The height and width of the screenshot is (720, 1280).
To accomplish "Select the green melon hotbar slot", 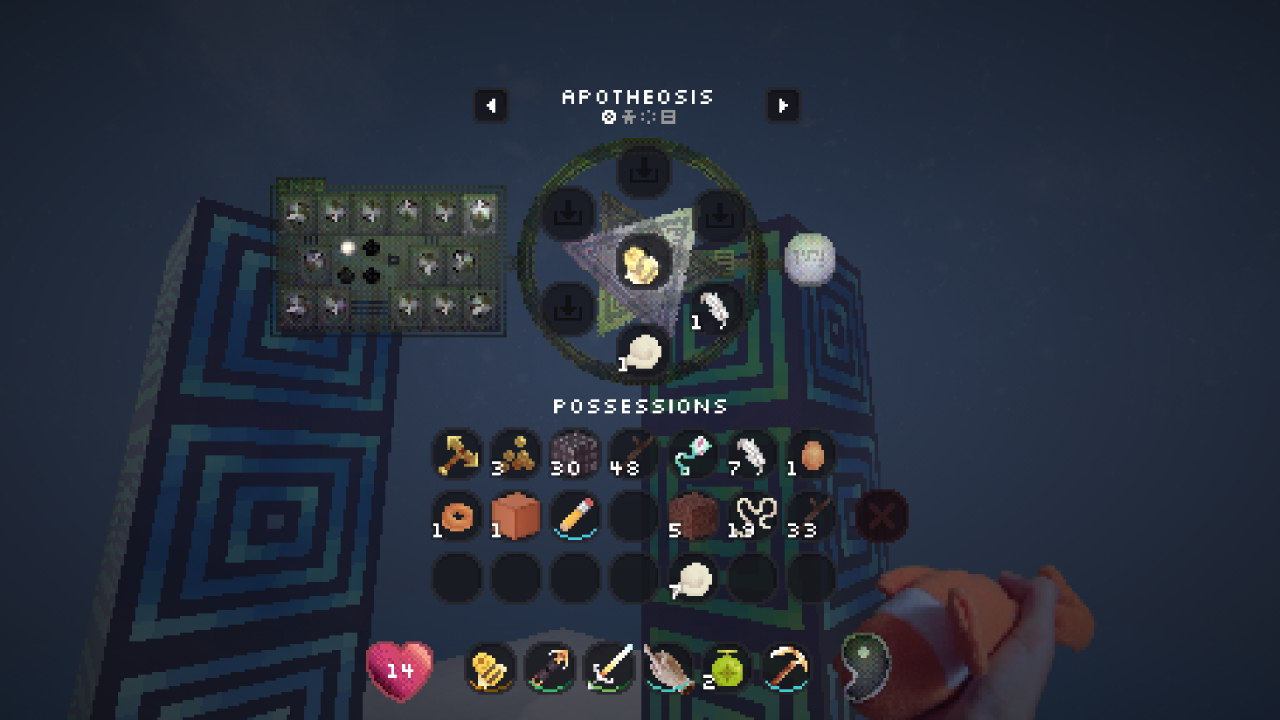I will pos(726,667).
